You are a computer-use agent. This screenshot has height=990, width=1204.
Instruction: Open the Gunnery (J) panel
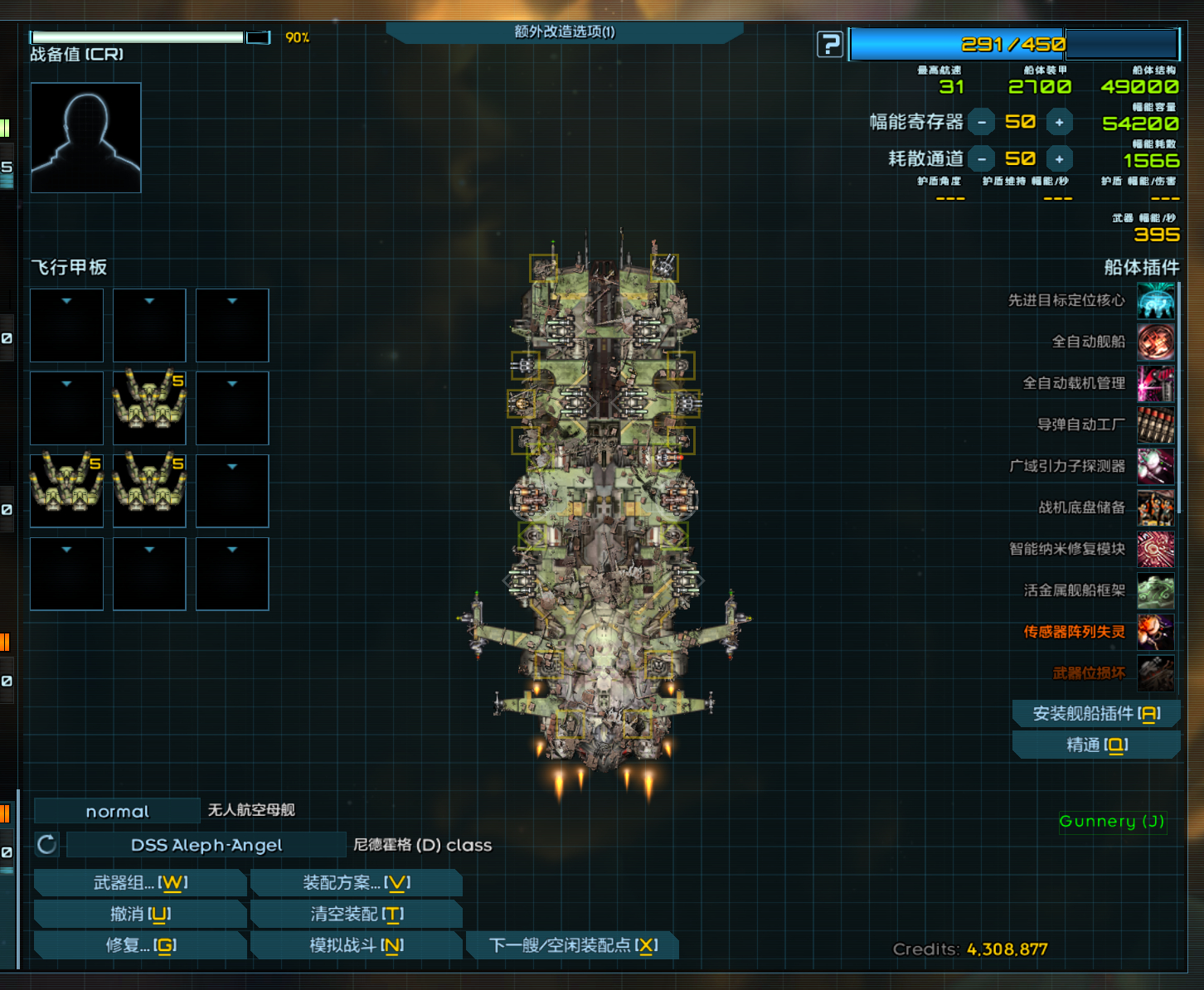pyautogui.click(x=1112, y=822)
